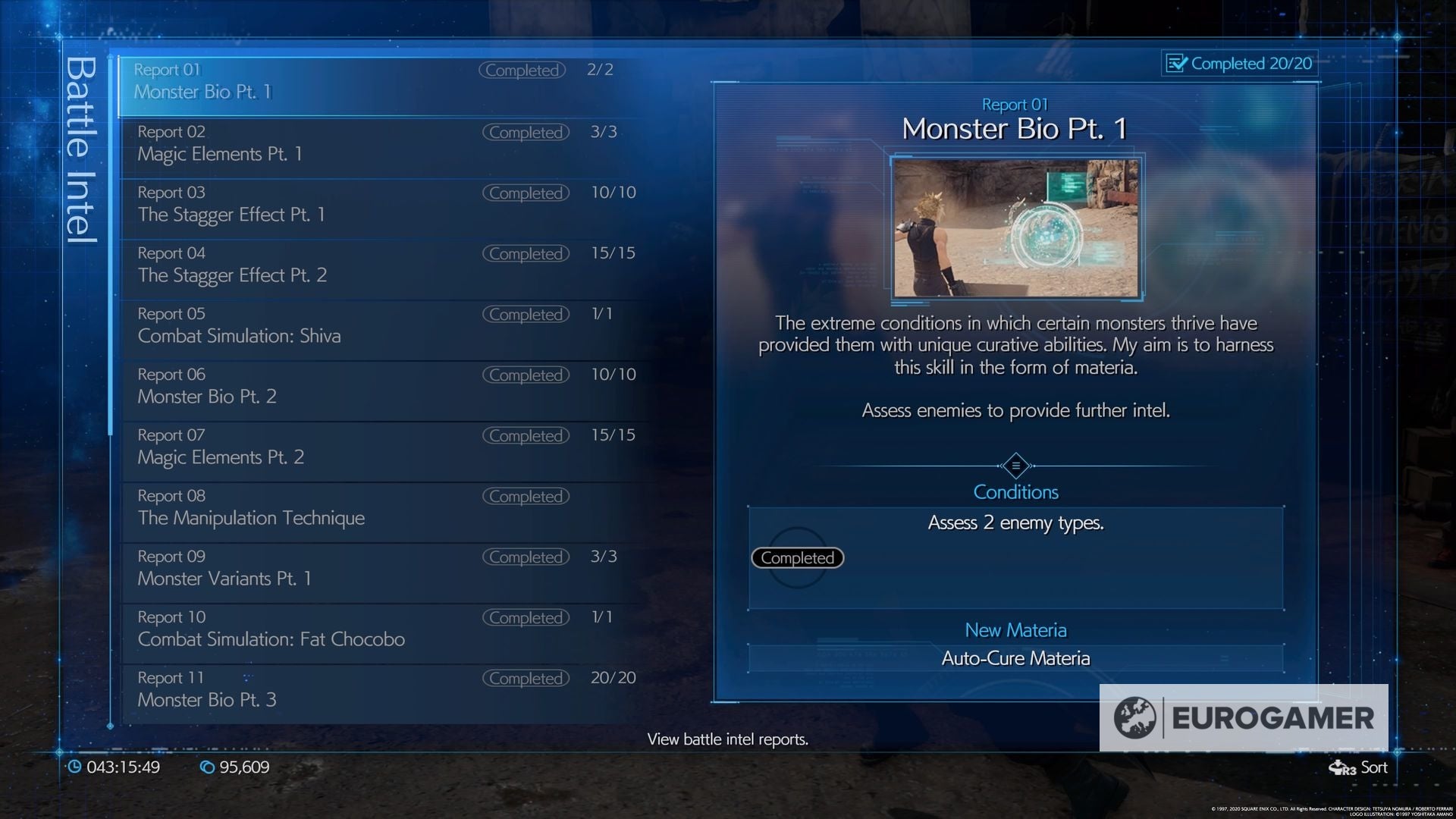Click the gil currency icon
Screen dimensions: 1456x819
[206, 767]
